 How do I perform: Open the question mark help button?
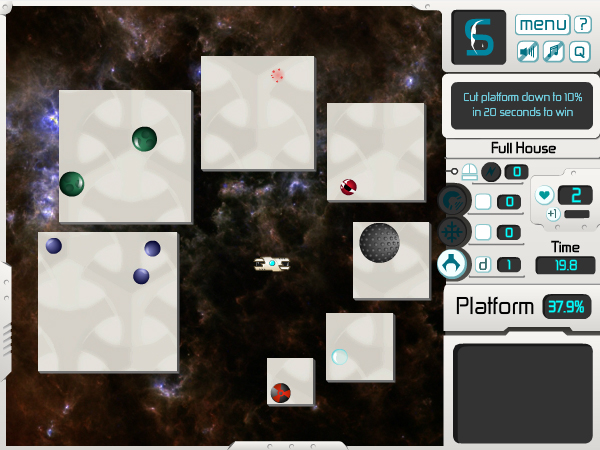click(583, 24)
